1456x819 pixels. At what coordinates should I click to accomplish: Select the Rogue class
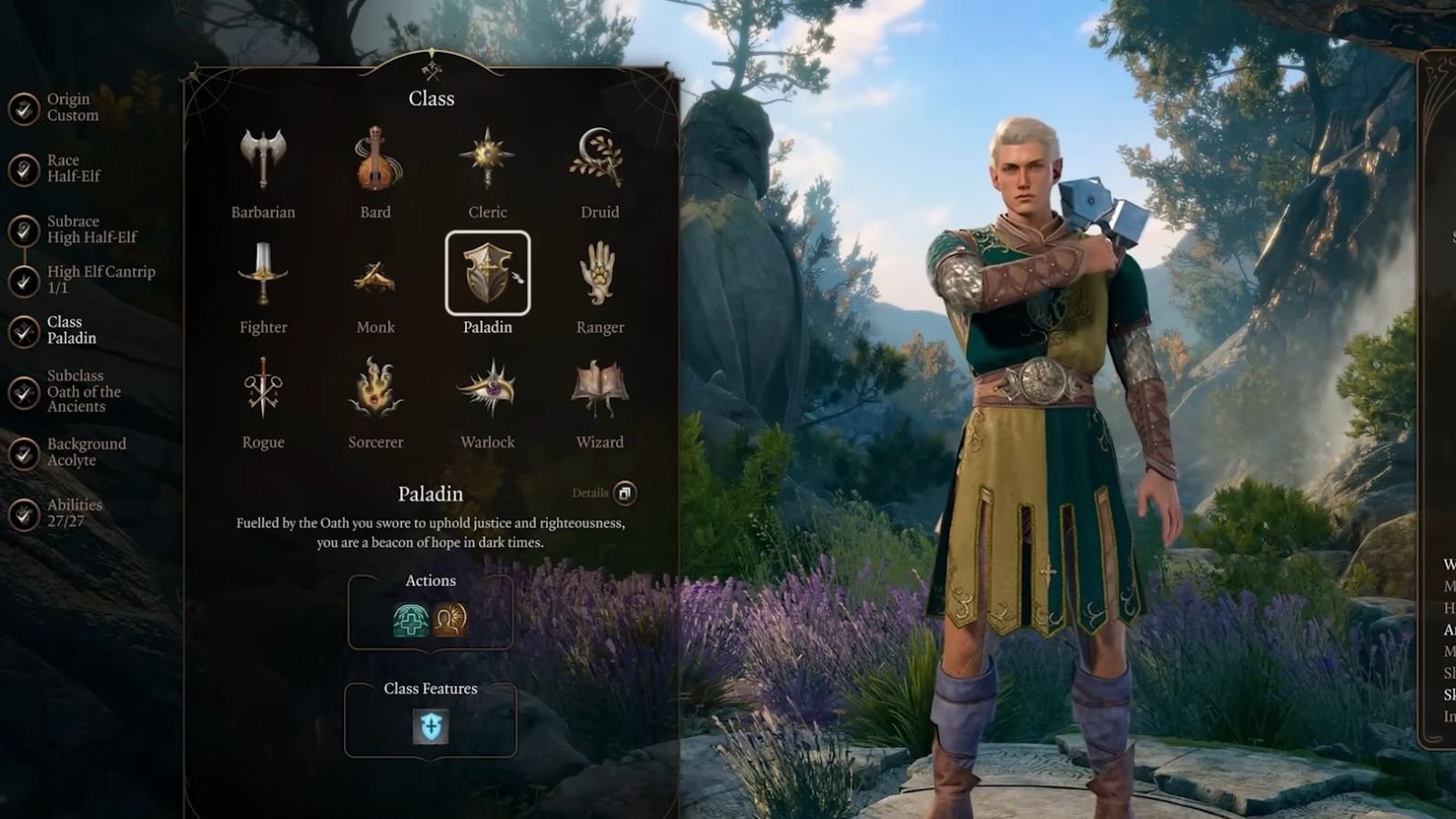tap(263, 389)
